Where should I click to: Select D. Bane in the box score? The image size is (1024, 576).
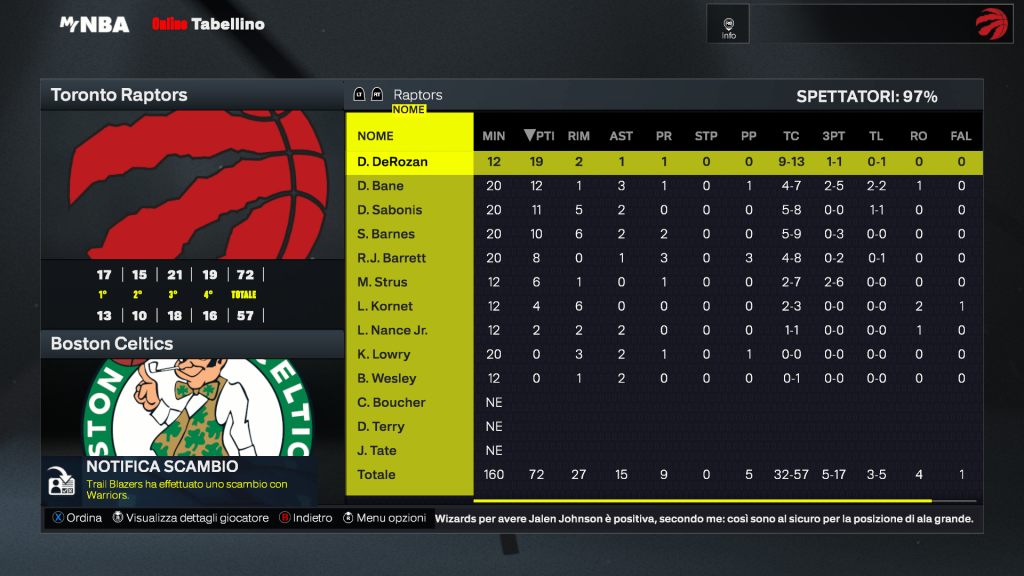click(380, 186)
